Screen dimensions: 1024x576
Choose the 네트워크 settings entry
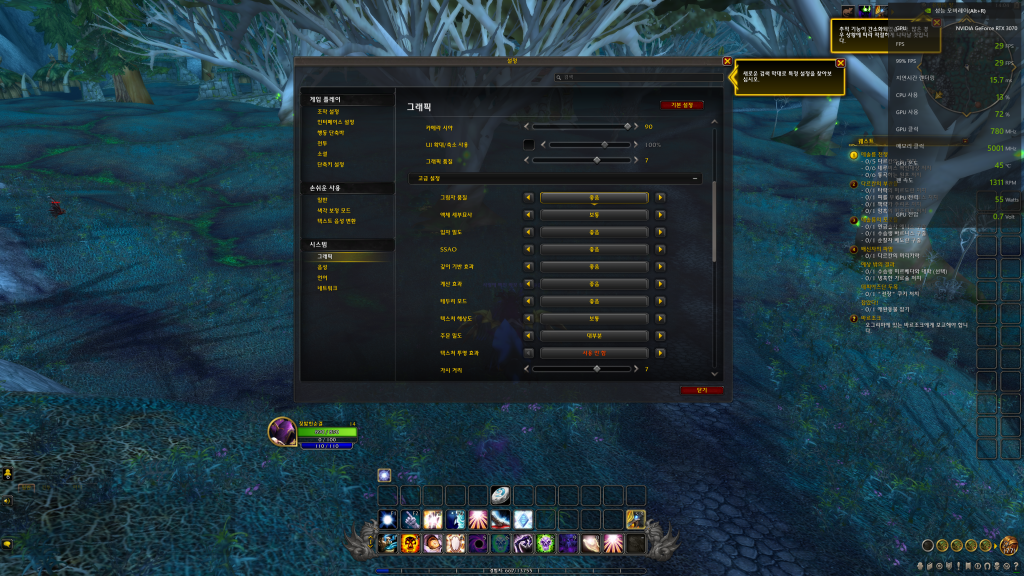click(x=327, y=288)
